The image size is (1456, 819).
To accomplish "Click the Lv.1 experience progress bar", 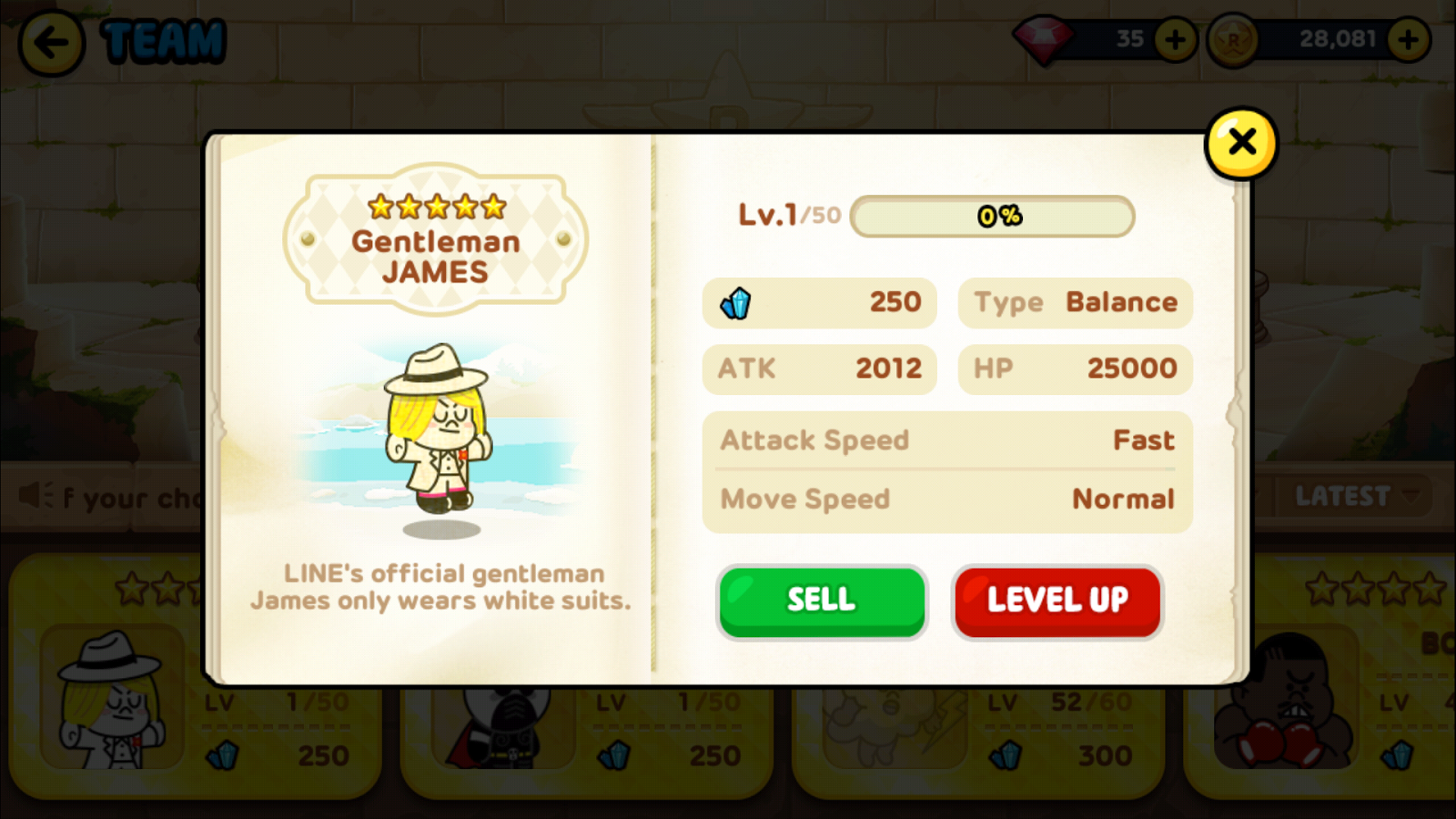I will click(x=991, y=217).
